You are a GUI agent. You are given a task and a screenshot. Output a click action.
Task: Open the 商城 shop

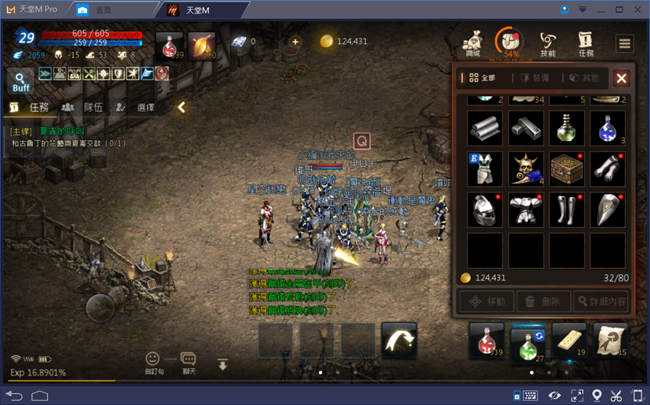[473, 43]
